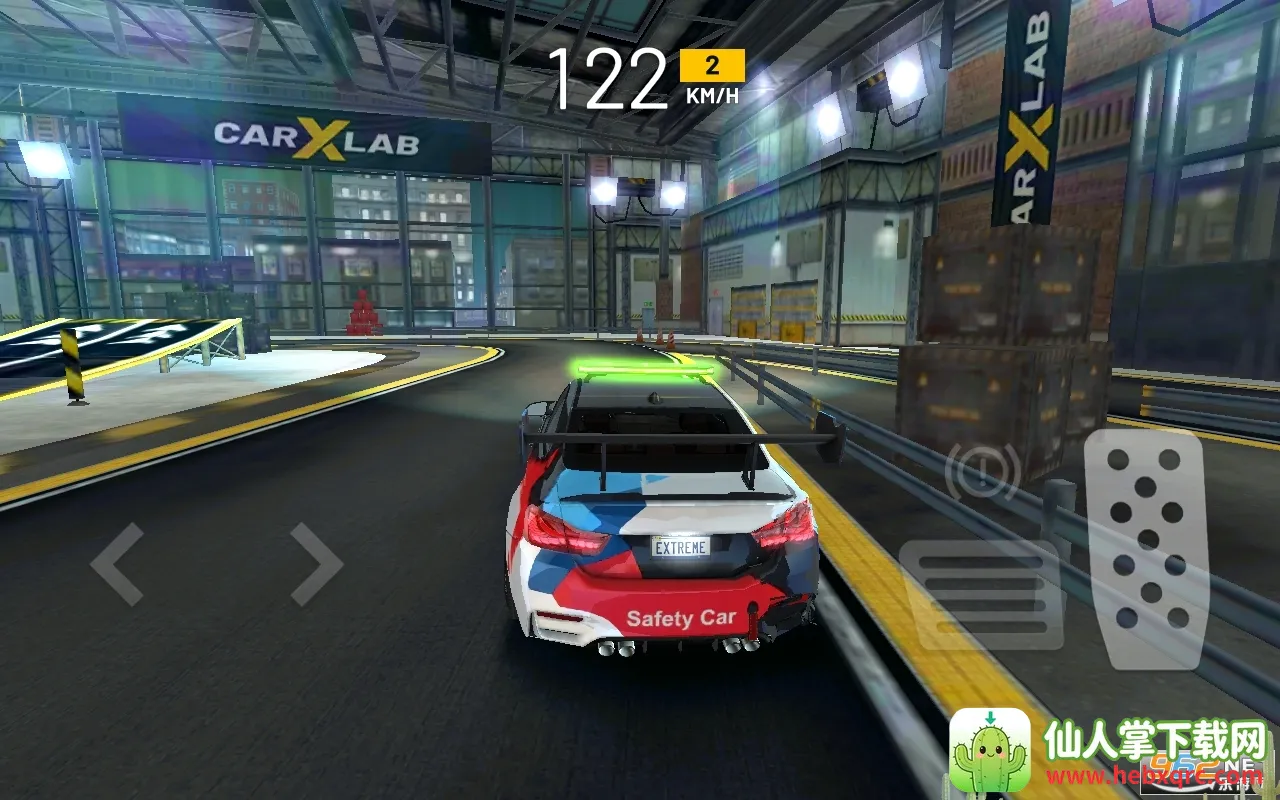Tap the brake pedal
The width and height of the screenshot is (1280, 800).
[980, 595]
